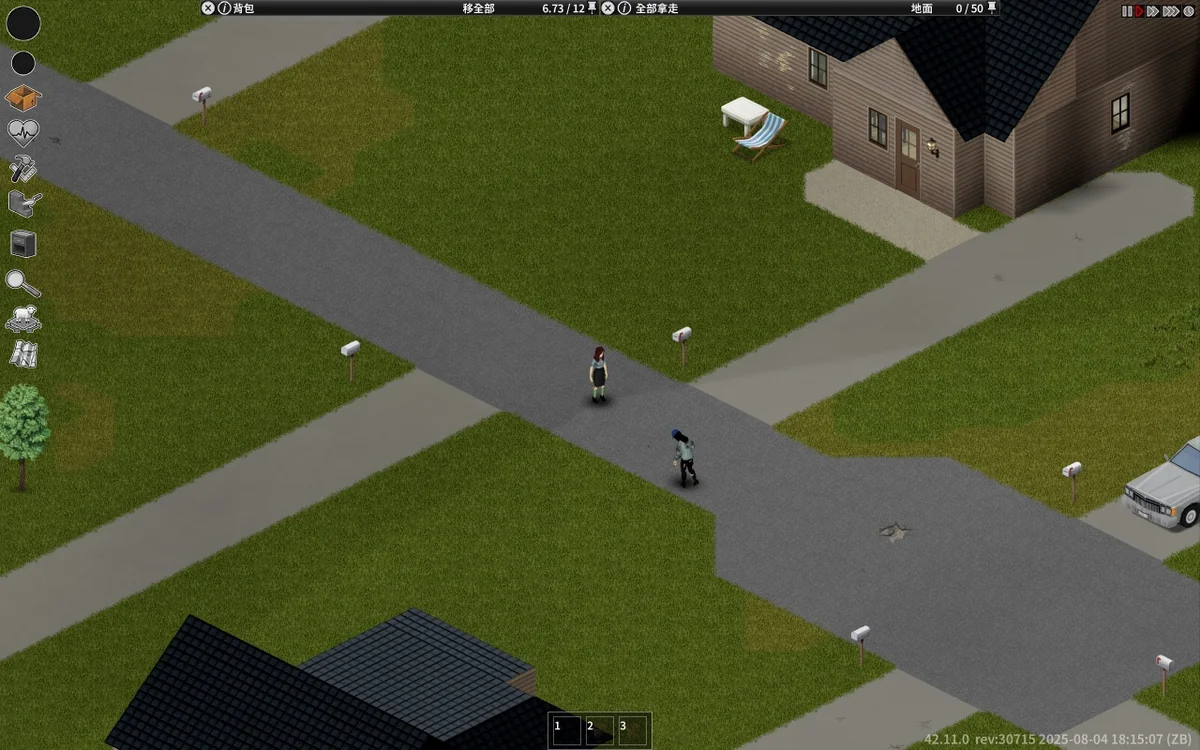Click the small secondary hand slot circle

23,64
